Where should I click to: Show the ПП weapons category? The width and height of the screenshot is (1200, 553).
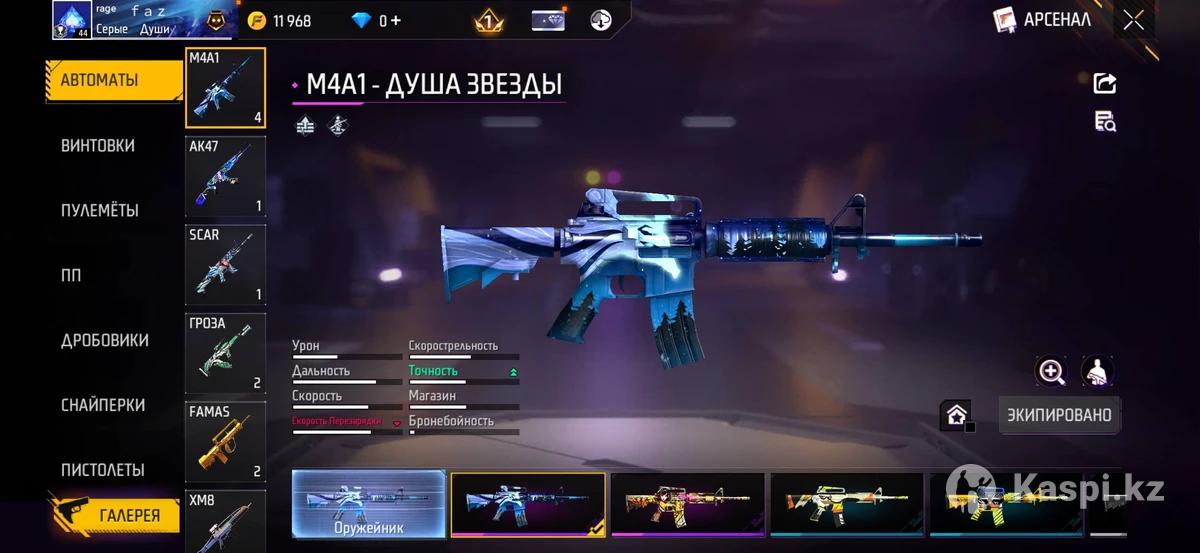point(71,275)
